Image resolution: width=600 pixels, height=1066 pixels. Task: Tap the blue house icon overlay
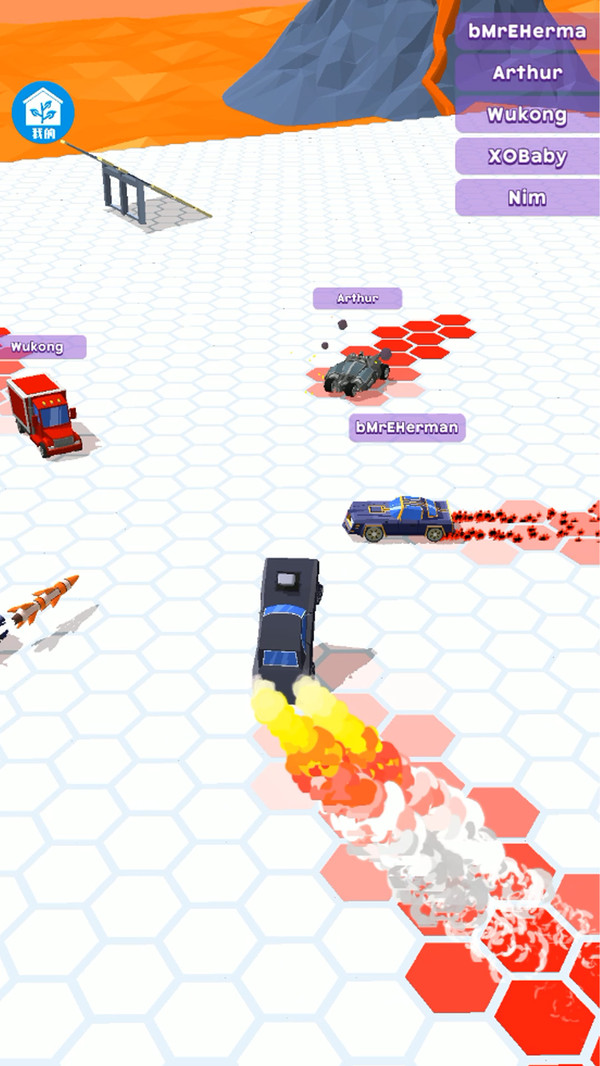pos(43,113)
